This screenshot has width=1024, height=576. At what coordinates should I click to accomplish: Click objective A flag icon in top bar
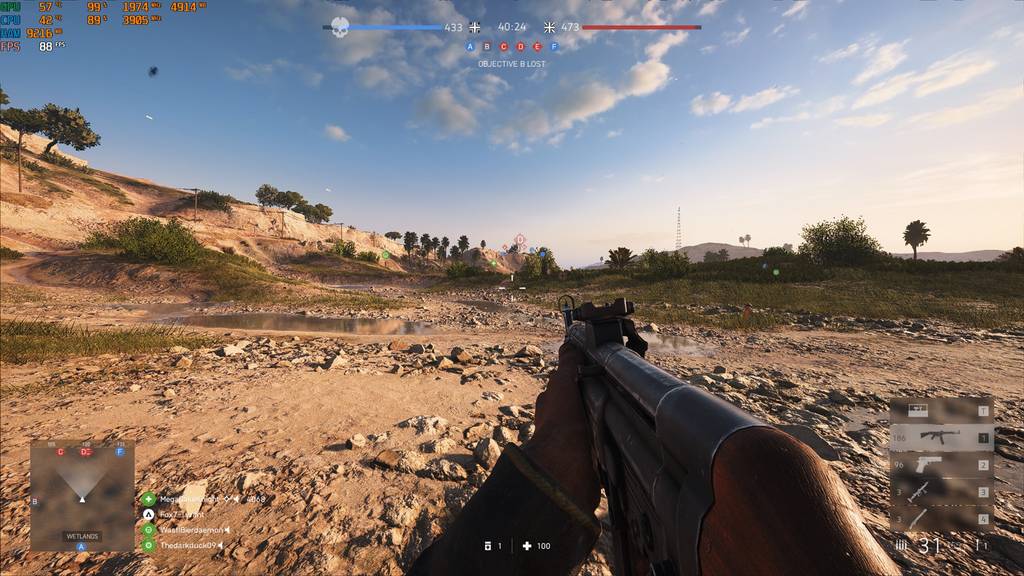pyautogui.click(x=470, y=46)
